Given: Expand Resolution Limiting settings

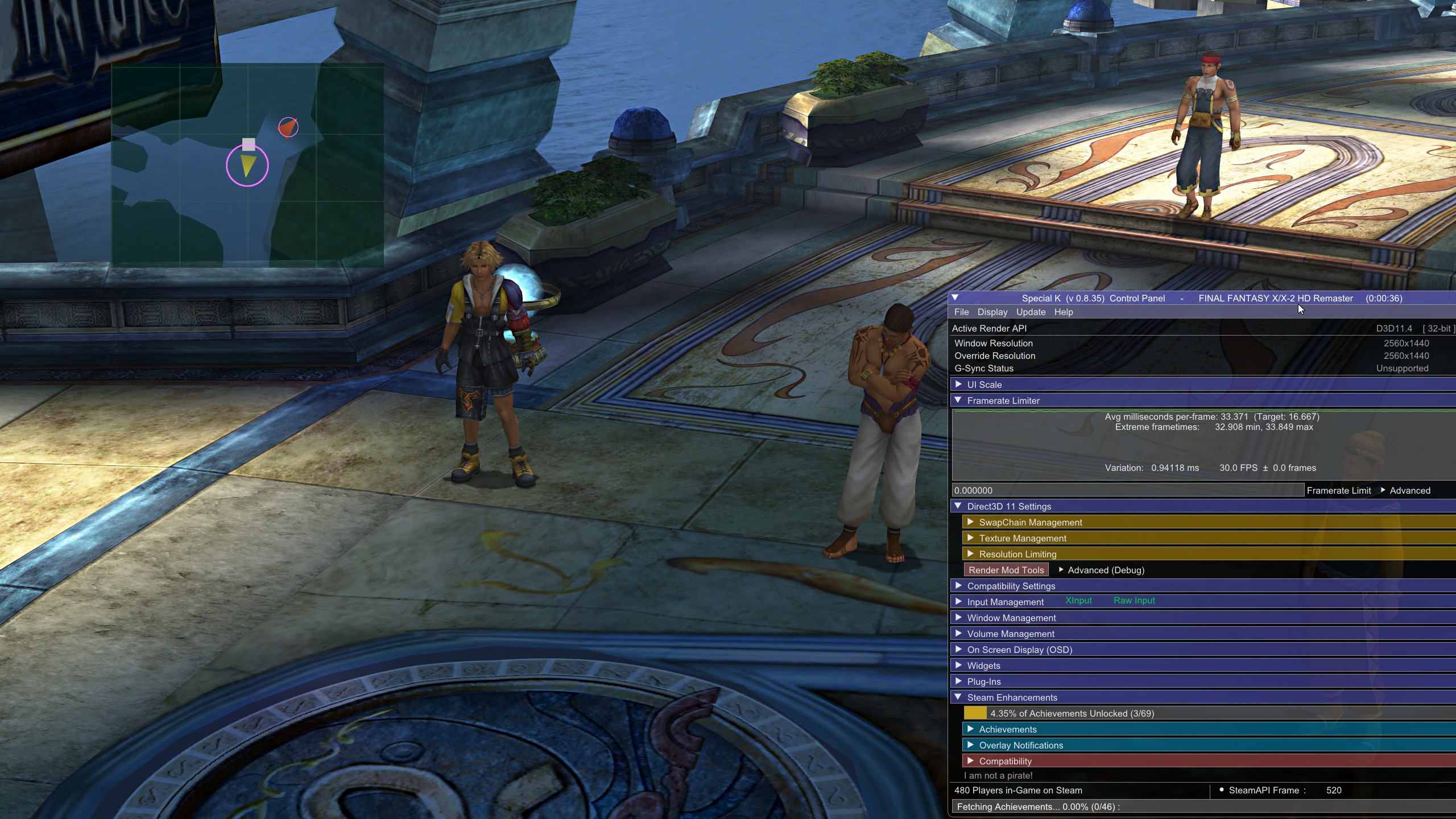Looking at the screenshot, I should click(x=1017, y=555).
